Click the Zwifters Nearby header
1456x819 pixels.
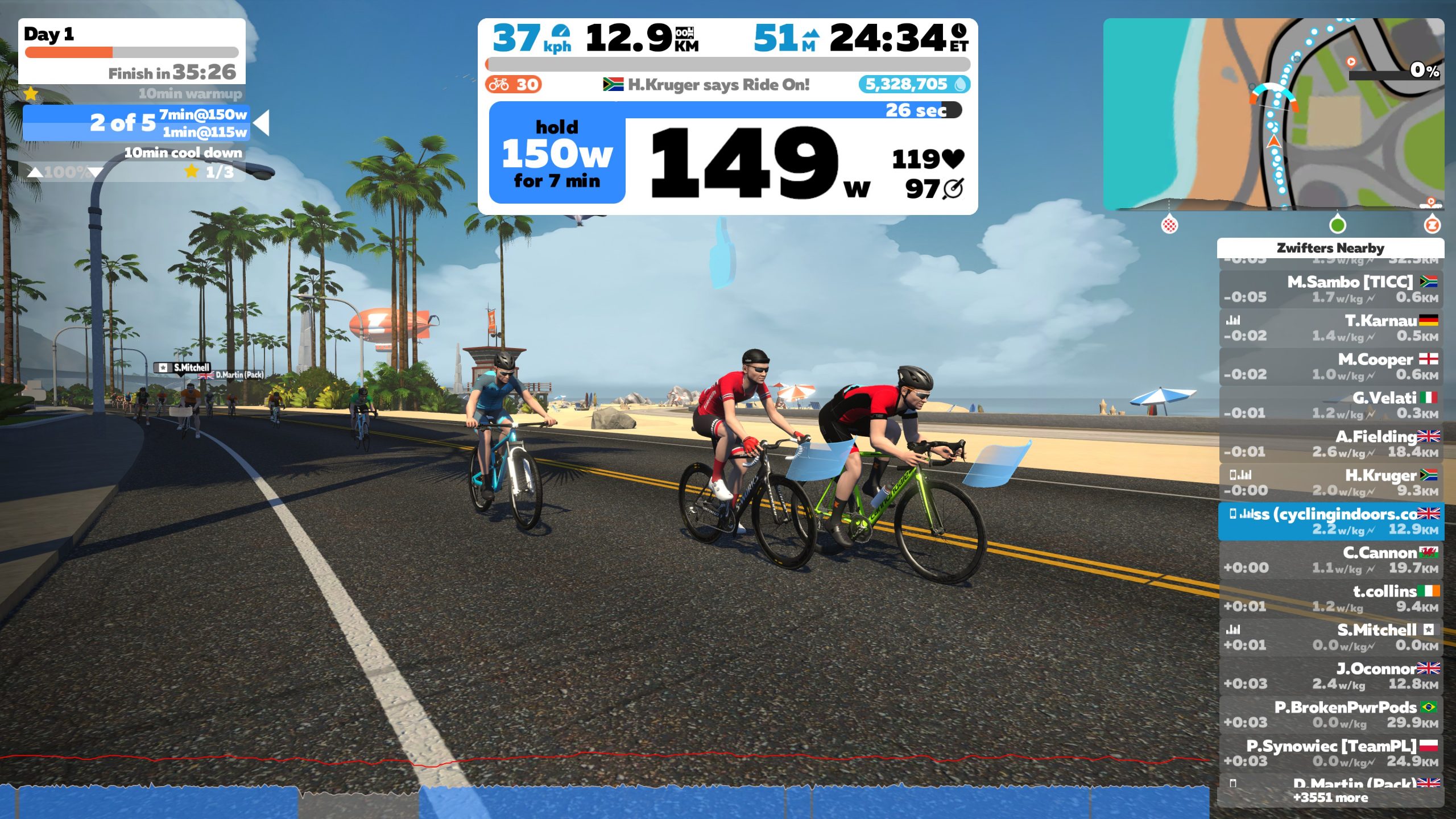pyautogui.click(x=1330, y=248)
